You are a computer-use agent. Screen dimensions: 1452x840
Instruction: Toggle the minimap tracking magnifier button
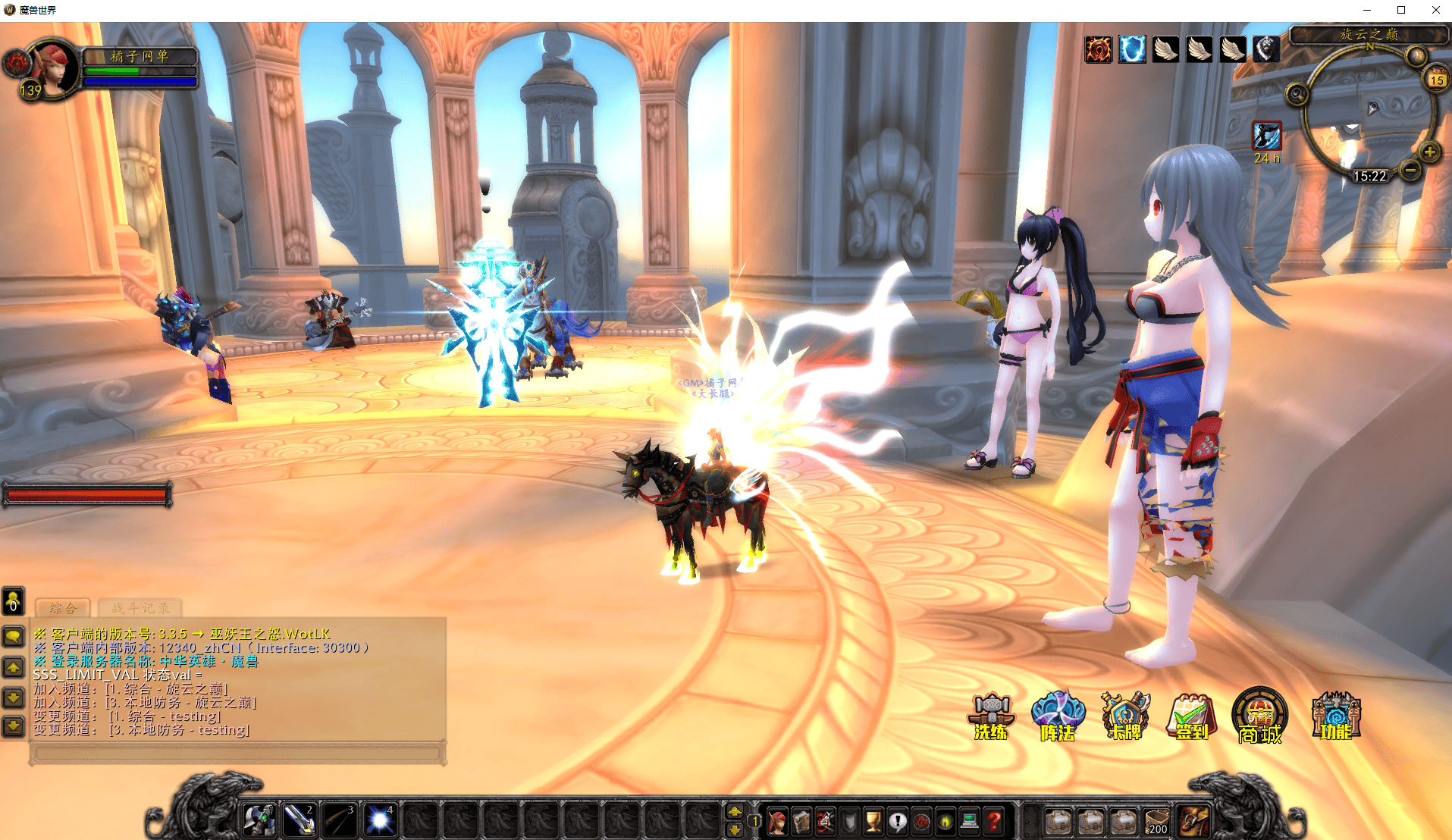click(x=1297, y=95)
